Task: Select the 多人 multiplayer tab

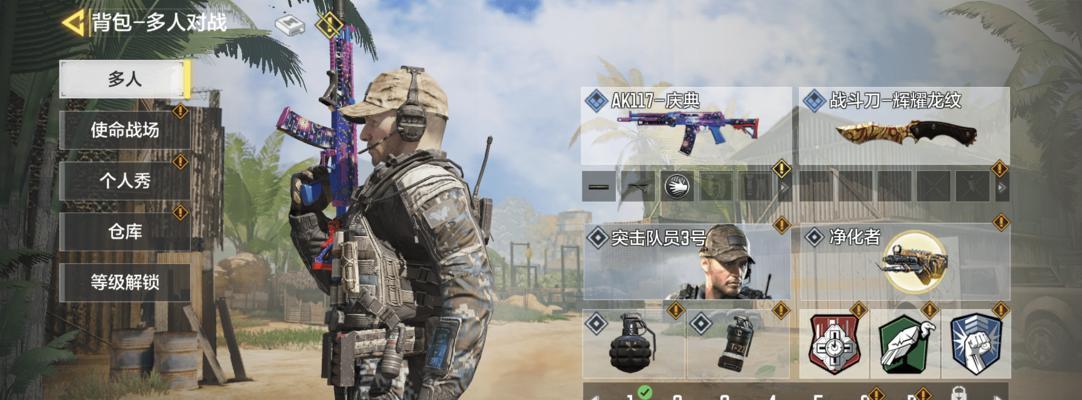Action: 124,80
